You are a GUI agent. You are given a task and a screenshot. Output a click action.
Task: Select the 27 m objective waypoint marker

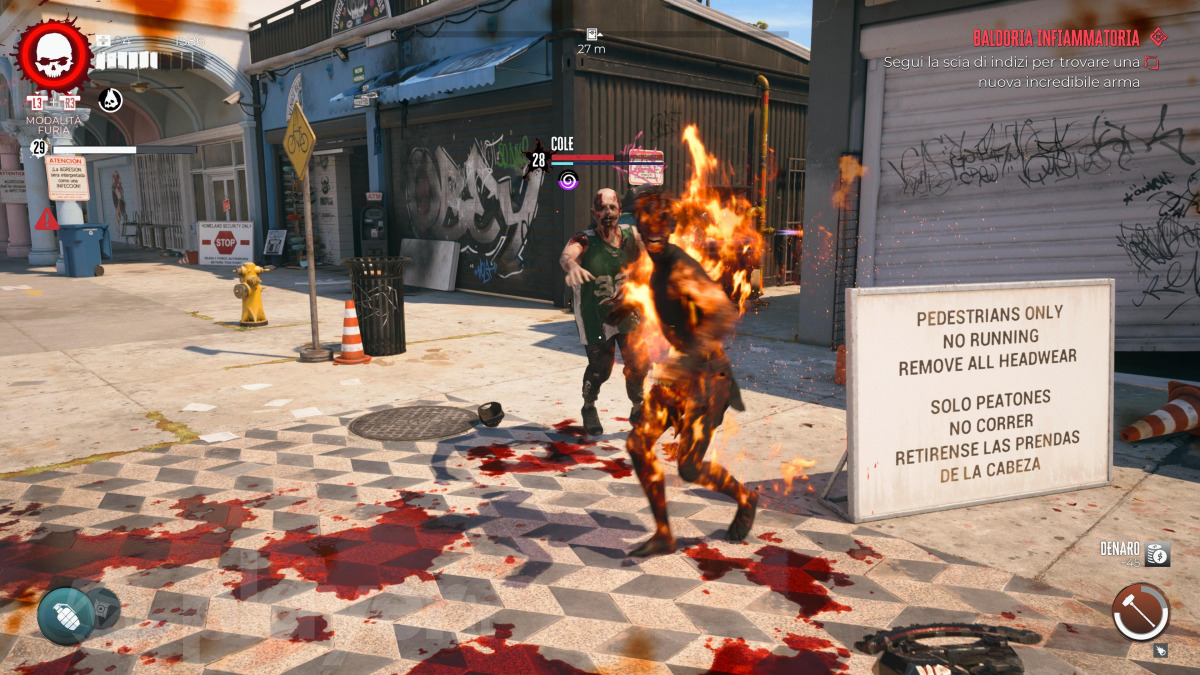pos(592,34)
